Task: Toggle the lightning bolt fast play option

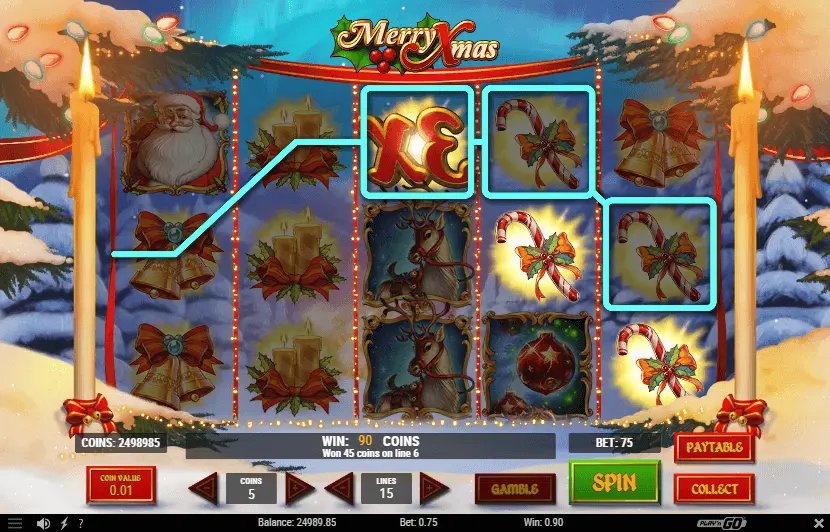Action: [65, 523]
